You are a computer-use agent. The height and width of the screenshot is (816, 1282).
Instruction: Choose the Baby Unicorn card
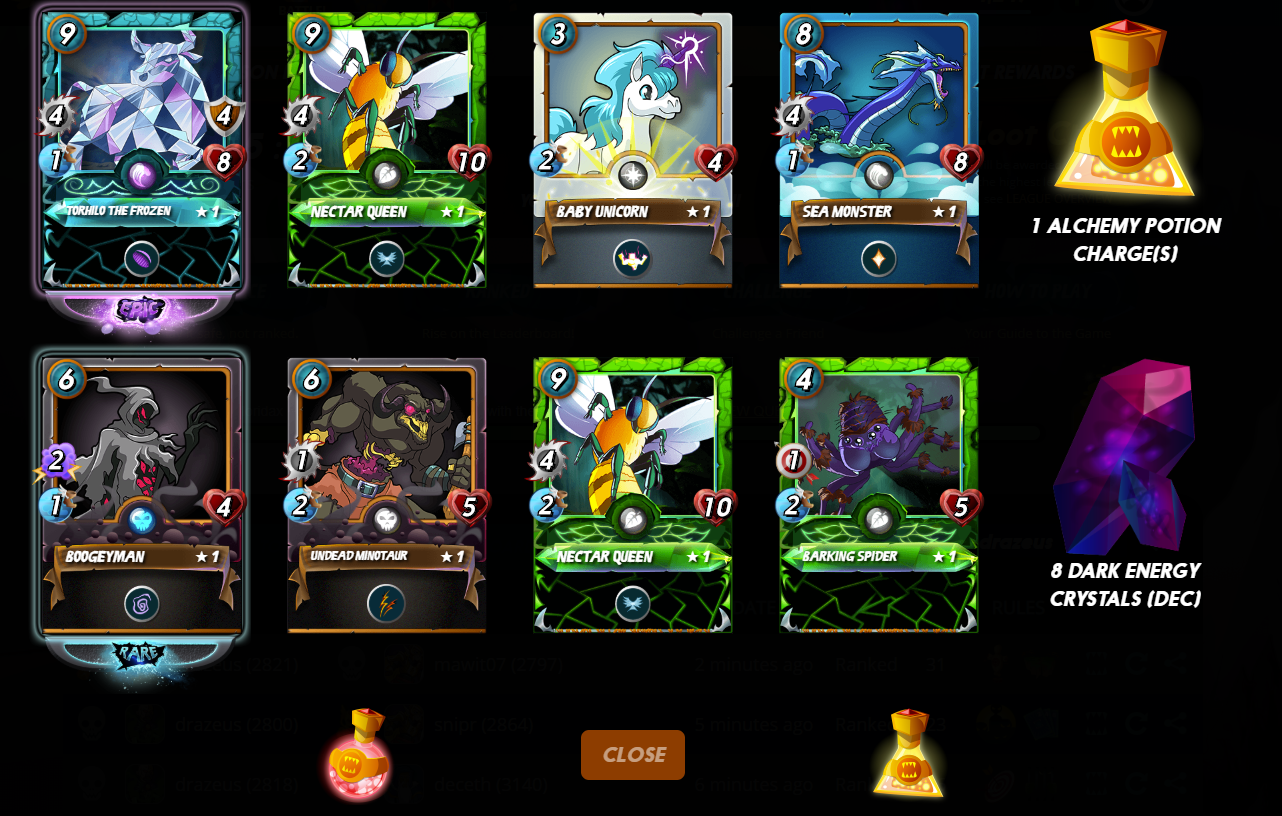[632, 150]
